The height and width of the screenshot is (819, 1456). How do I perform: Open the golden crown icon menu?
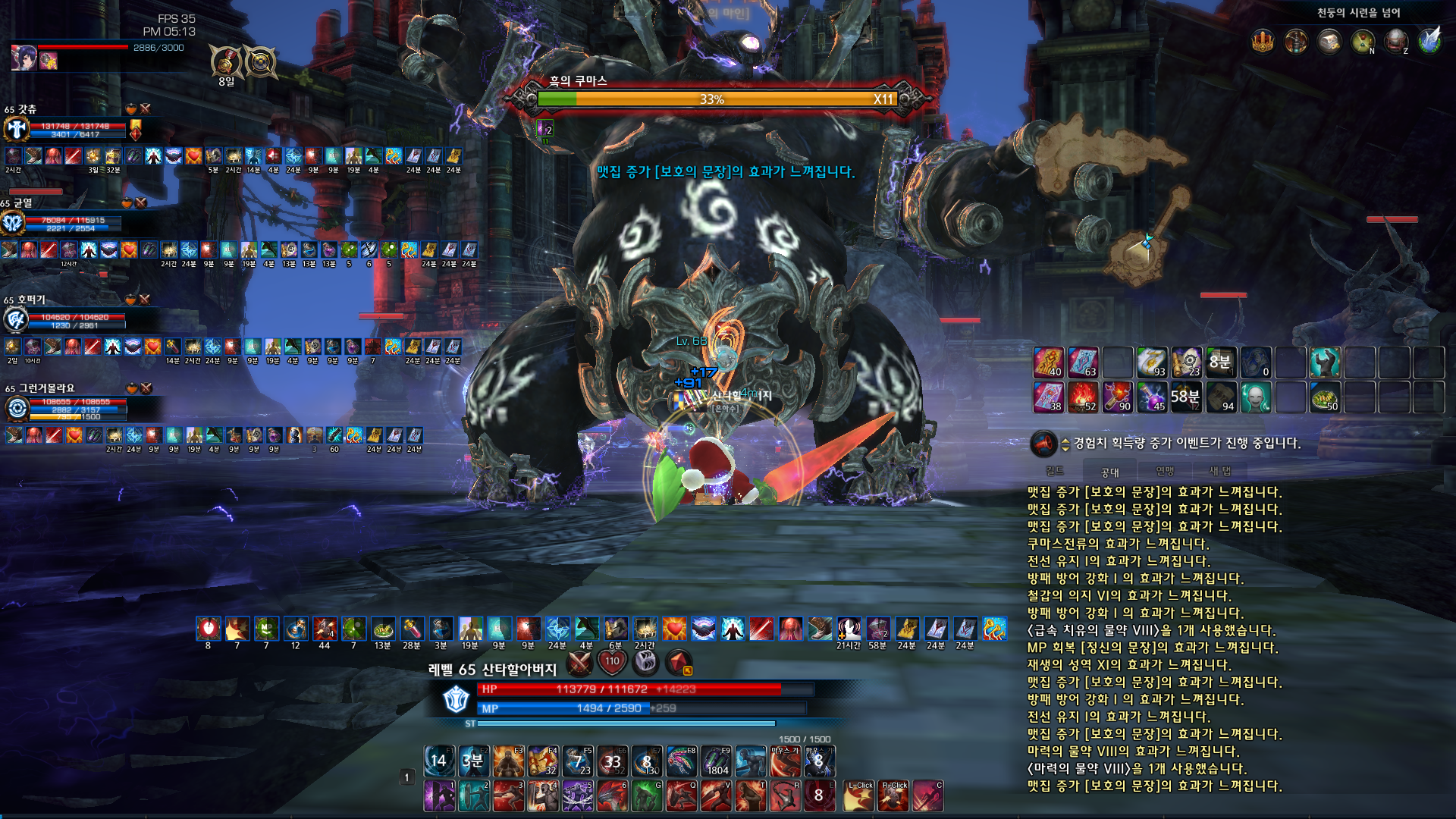point(1263,41)
